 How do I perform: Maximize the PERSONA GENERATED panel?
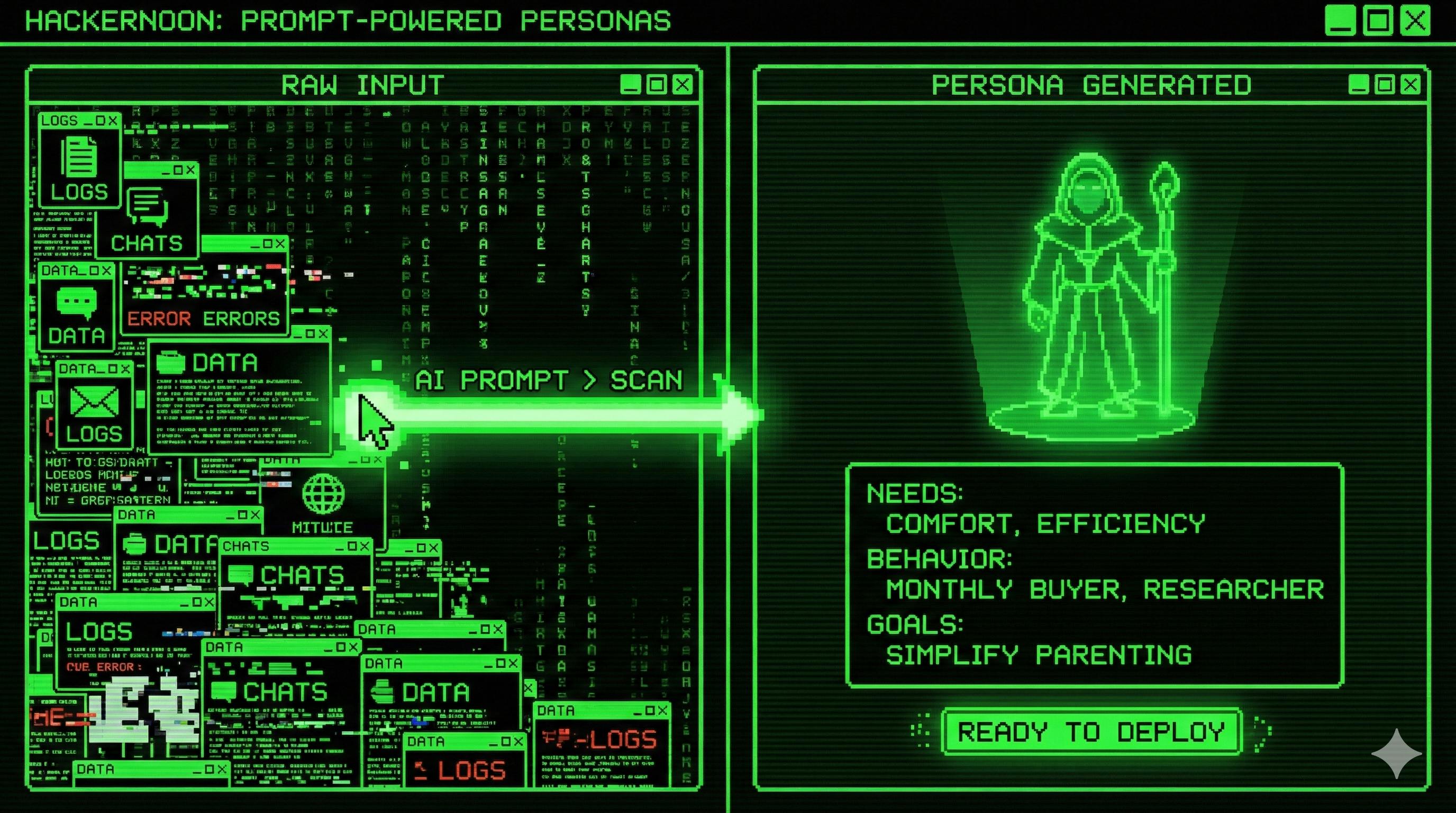[1385, 85]
